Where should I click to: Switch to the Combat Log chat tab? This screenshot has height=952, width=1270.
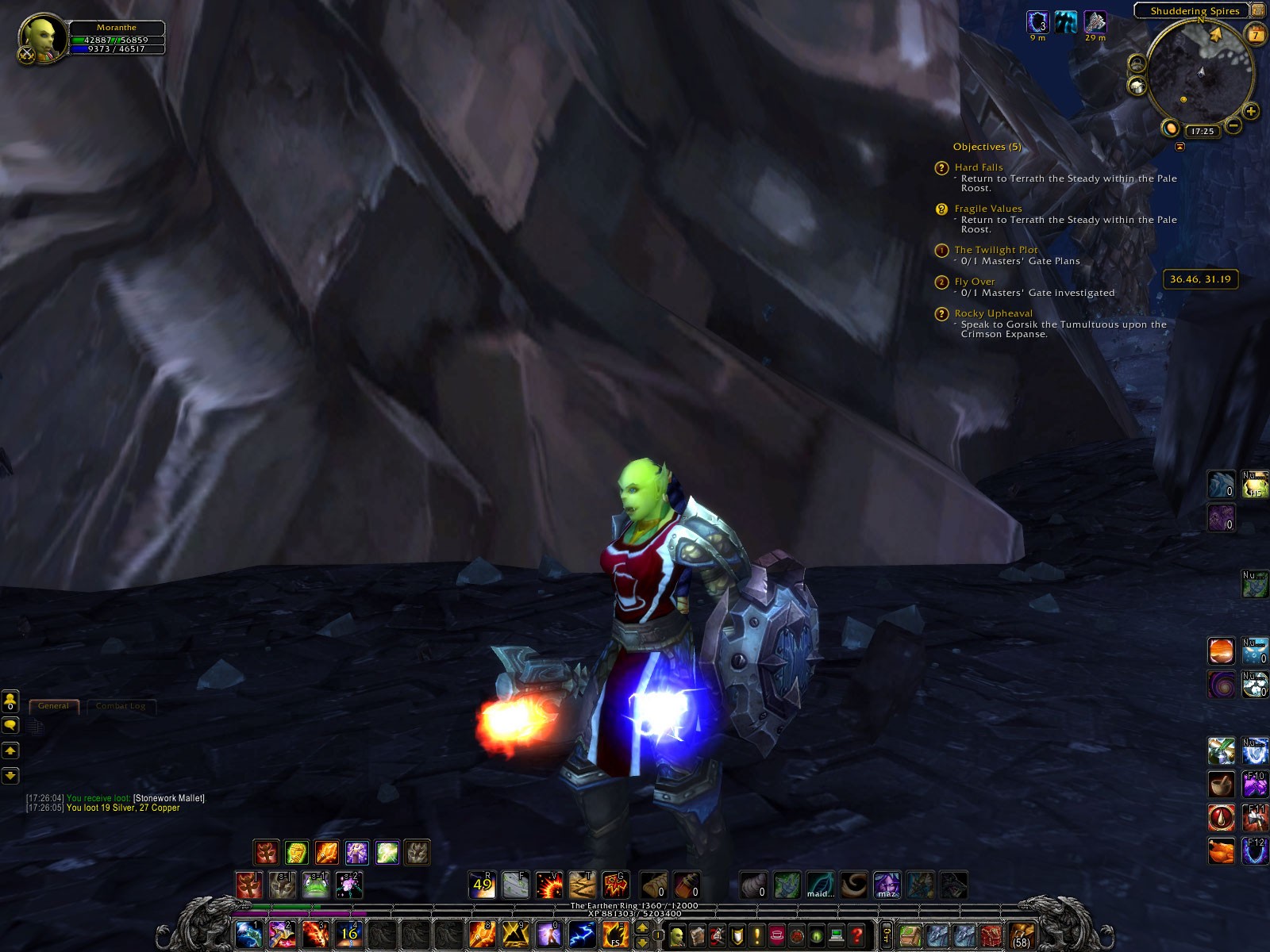(121, 706)
